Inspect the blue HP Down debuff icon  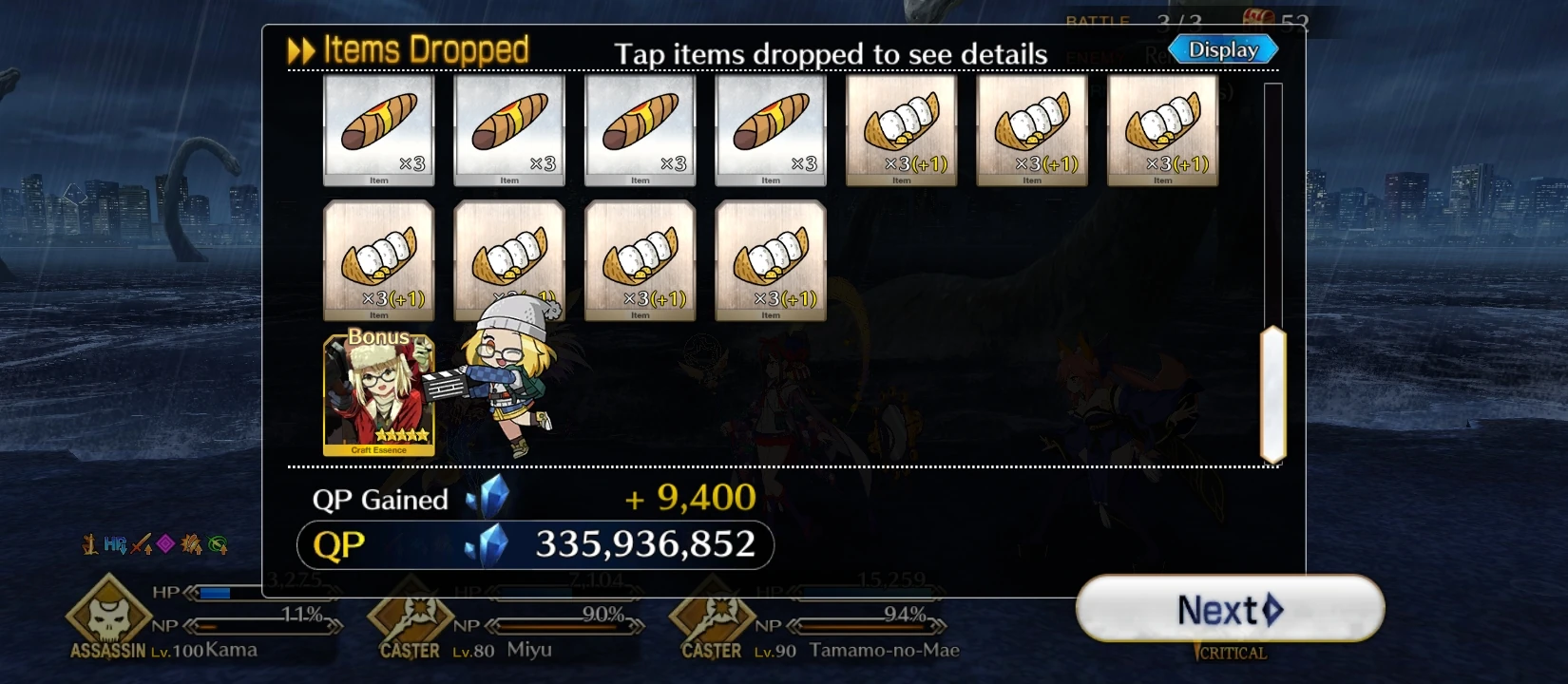coord(114,542)
